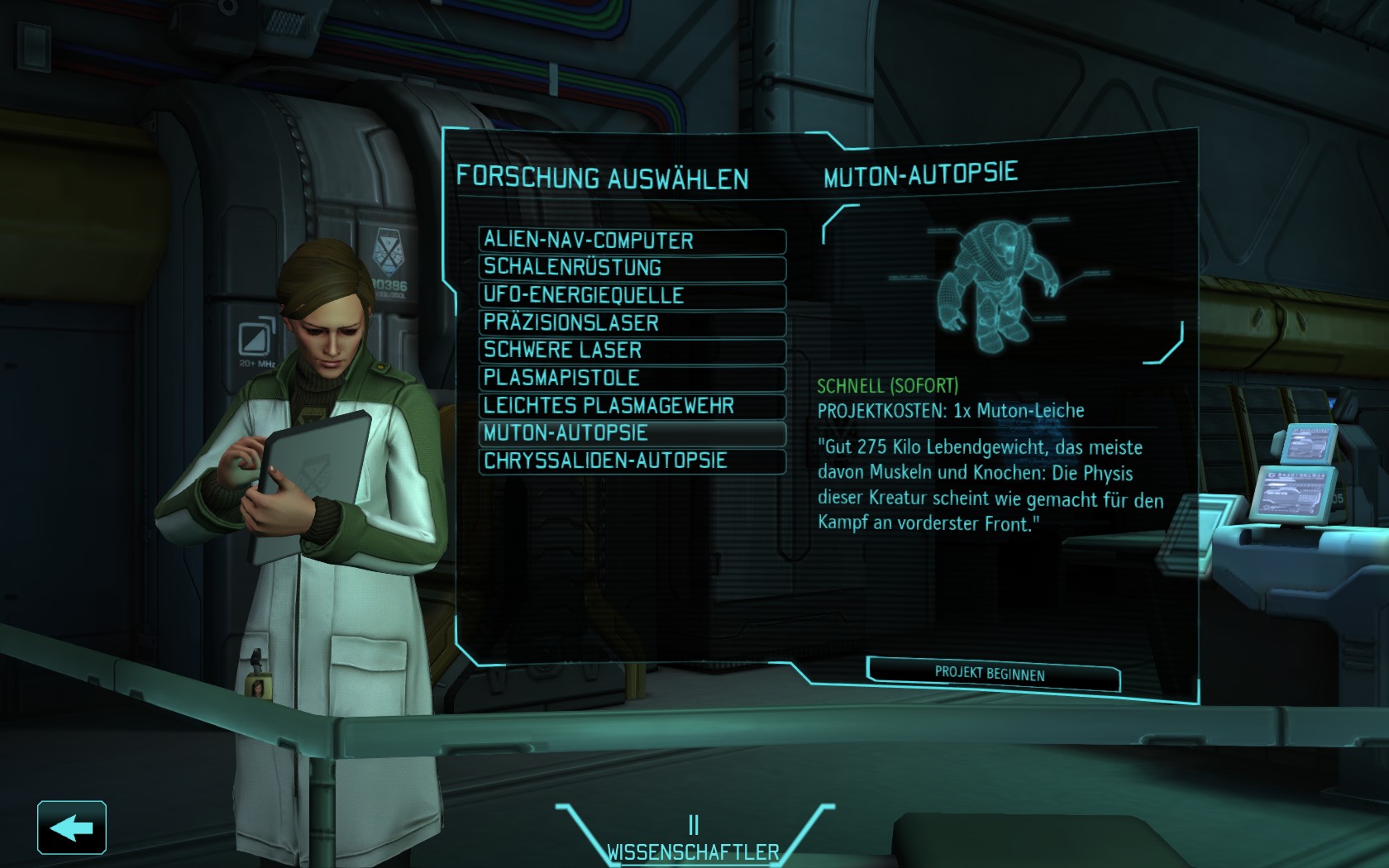Screen dimensions: 1389x868
Task: Pick the Präzisionslaser research entry
Action: pos(632,323)
